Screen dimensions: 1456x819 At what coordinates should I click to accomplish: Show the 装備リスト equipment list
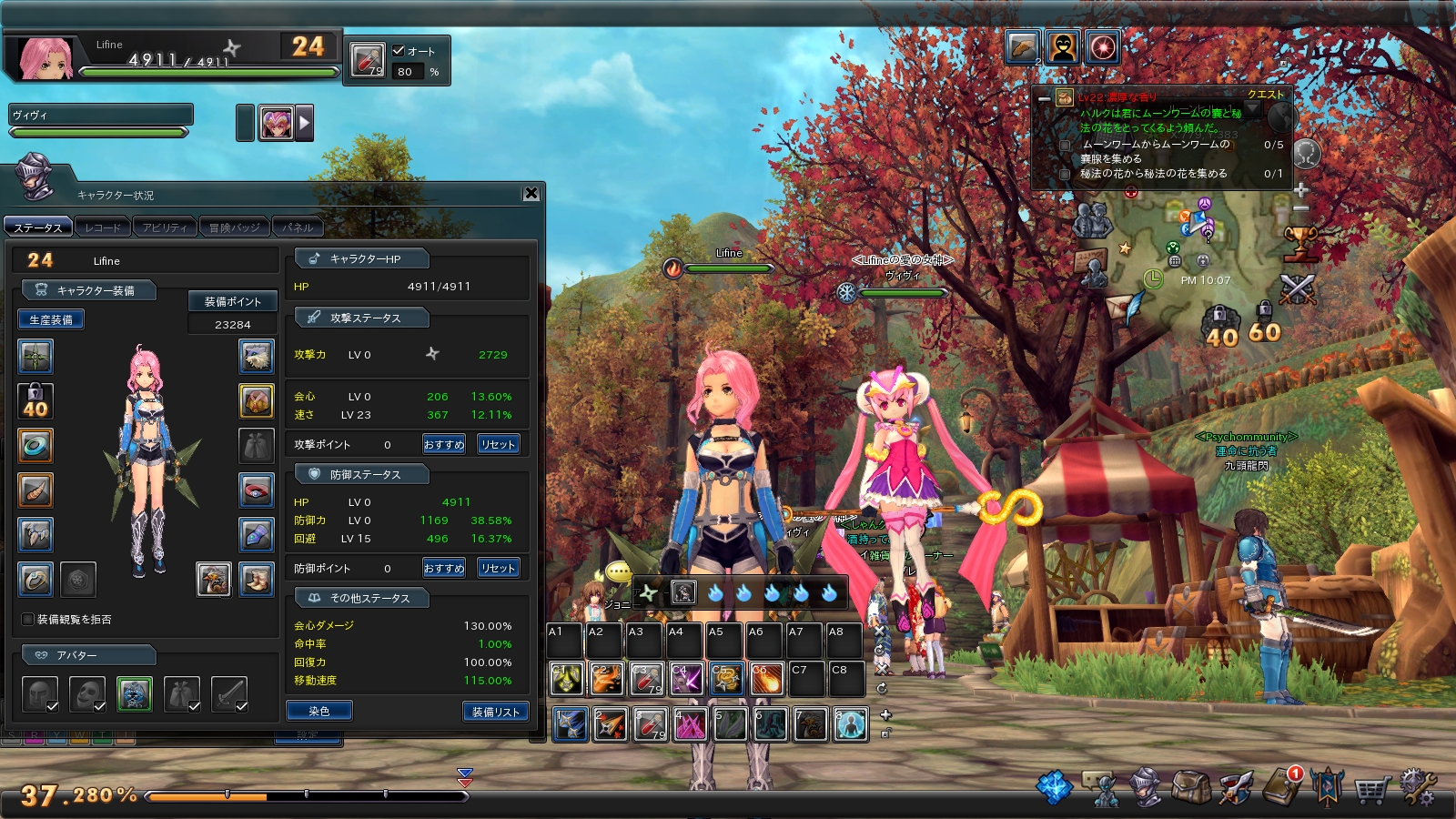[495, 712]
